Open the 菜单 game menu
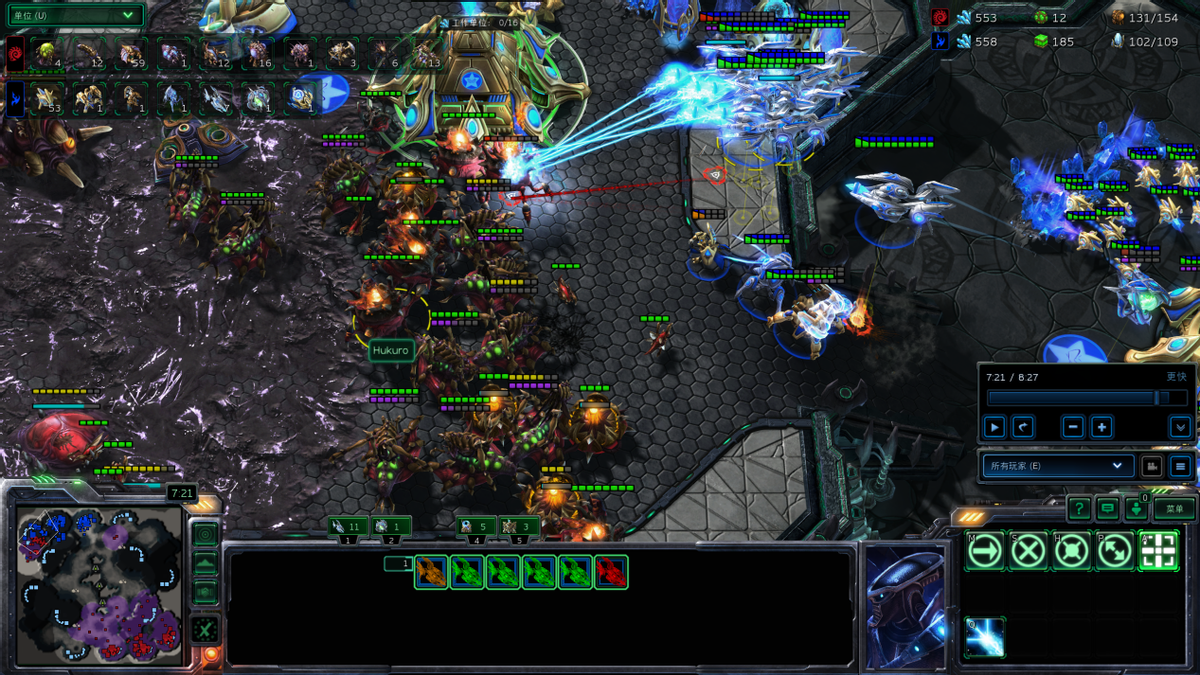 coord(1174,509)
